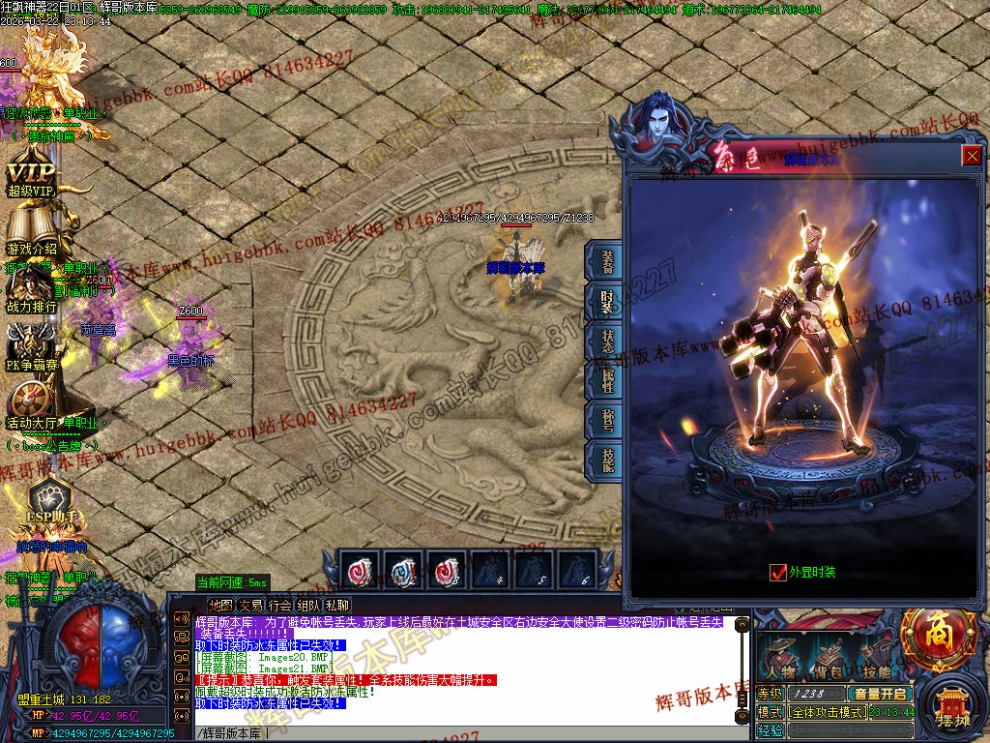Select the 交易 chat channel
The image size is (990, 743).
tap(250, 605)
